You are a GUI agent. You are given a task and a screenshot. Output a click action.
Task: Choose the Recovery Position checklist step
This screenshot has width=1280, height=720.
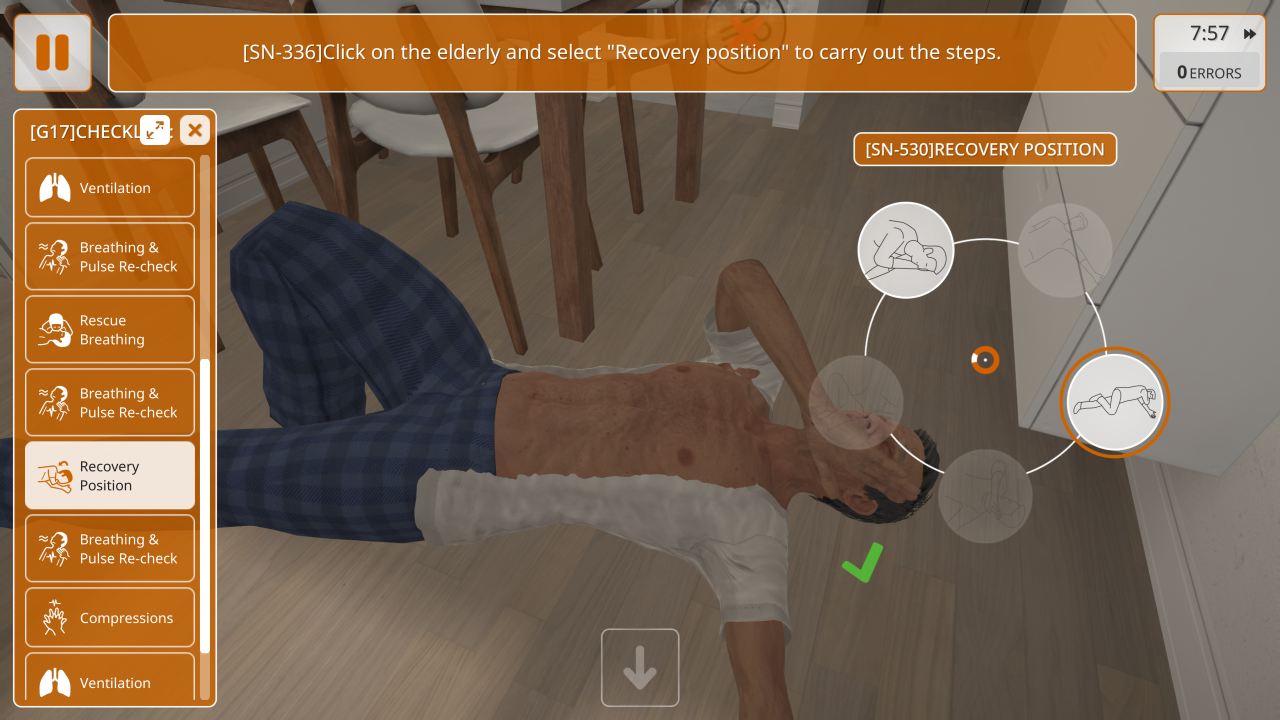pos(110,476)
